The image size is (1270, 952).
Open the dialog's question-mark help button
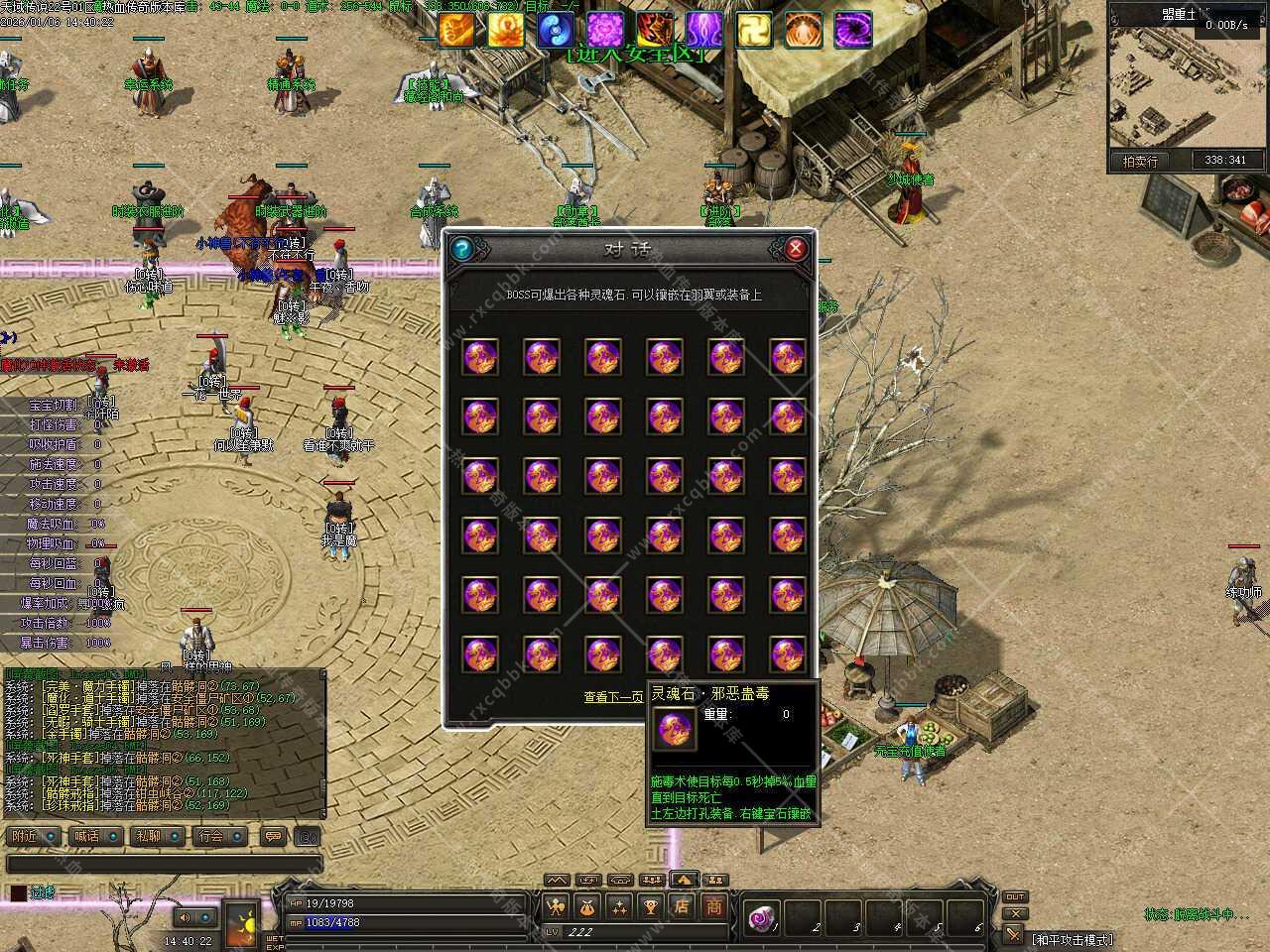tap(460, 249)
